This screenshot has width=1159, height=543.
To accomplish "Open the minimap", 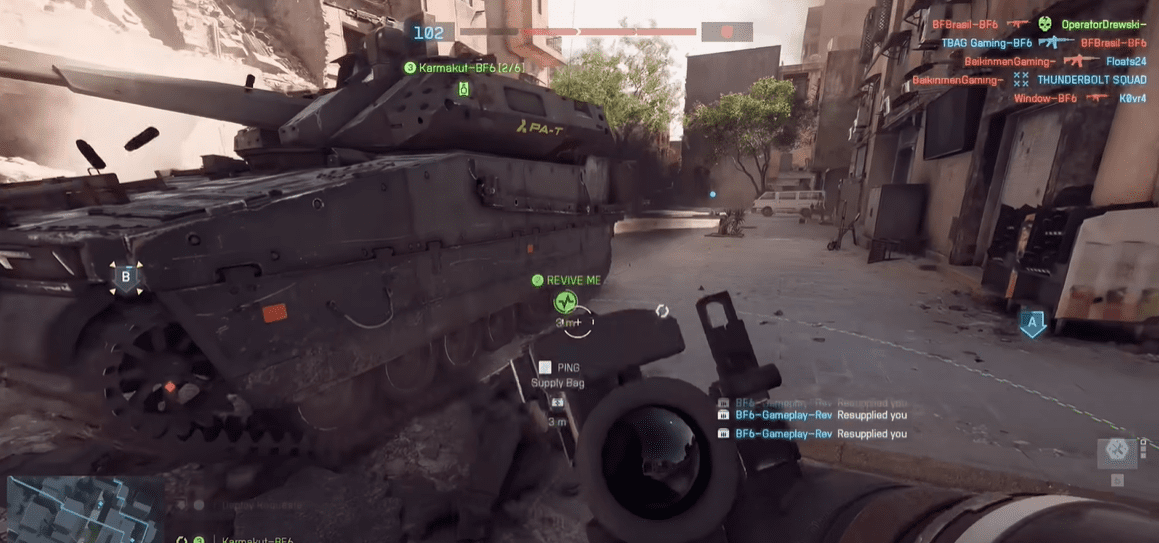I will 83,507.
